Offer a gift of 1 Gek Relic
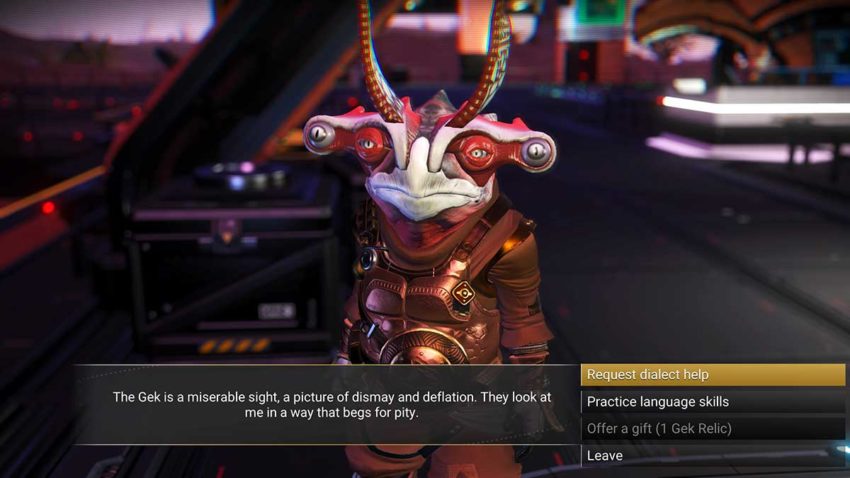Viewport: 850px width, 478px height. pos(712,429)
